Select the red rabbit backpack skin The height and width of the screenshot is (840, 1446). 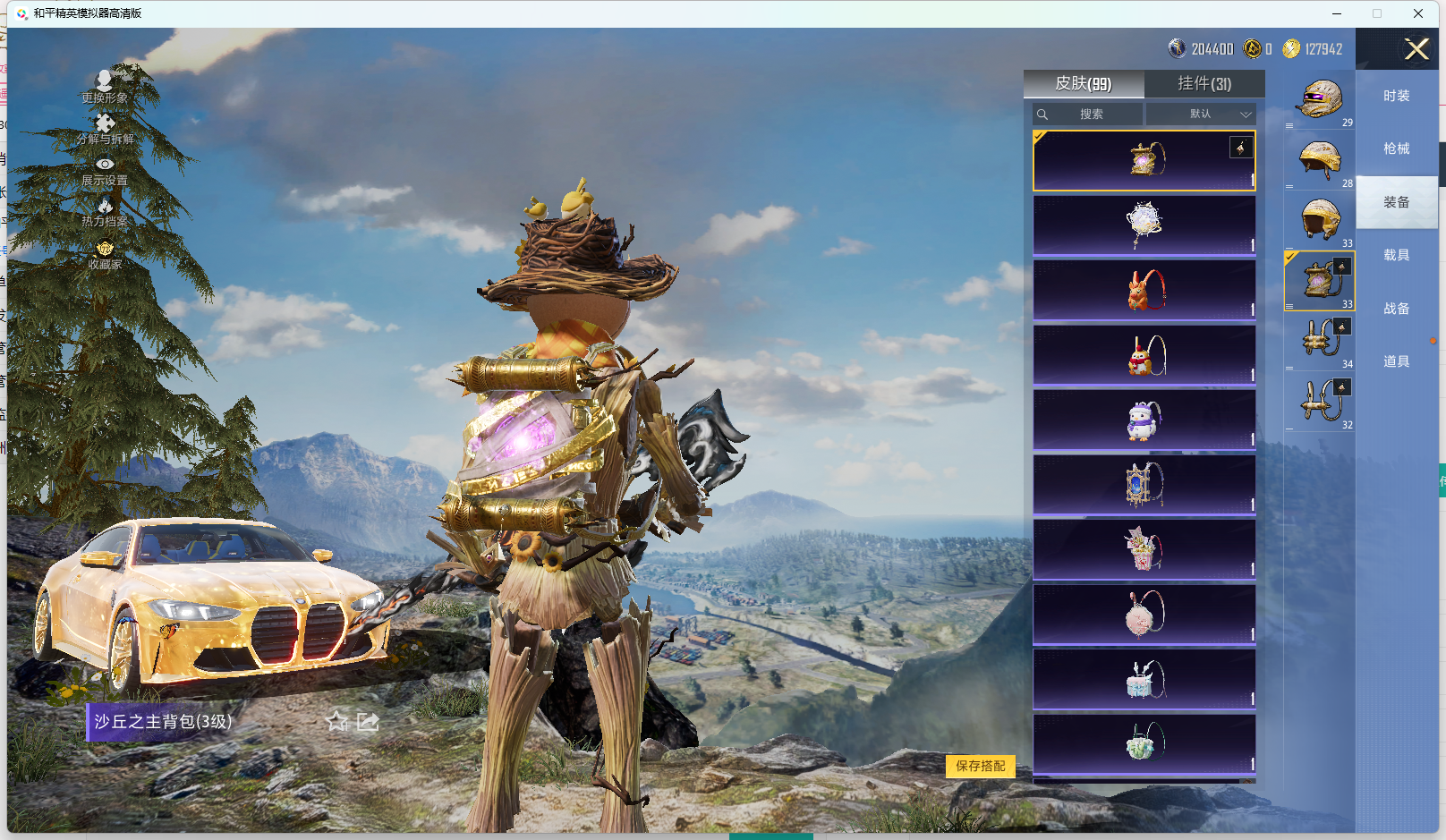pos(1144,291)
